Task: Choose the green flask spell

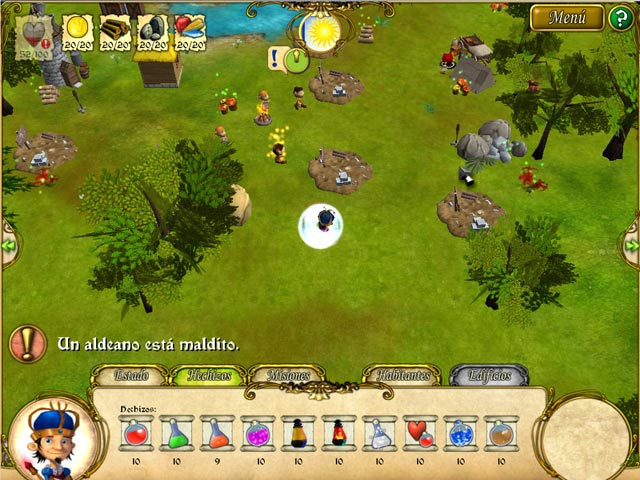Action: coord(177,433)
